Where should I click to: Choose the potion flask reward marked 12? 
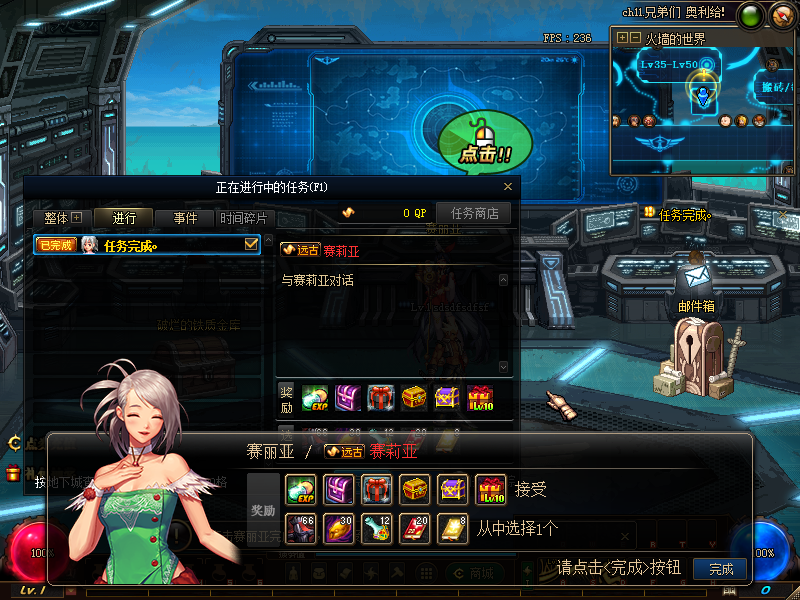click(377, 527)
